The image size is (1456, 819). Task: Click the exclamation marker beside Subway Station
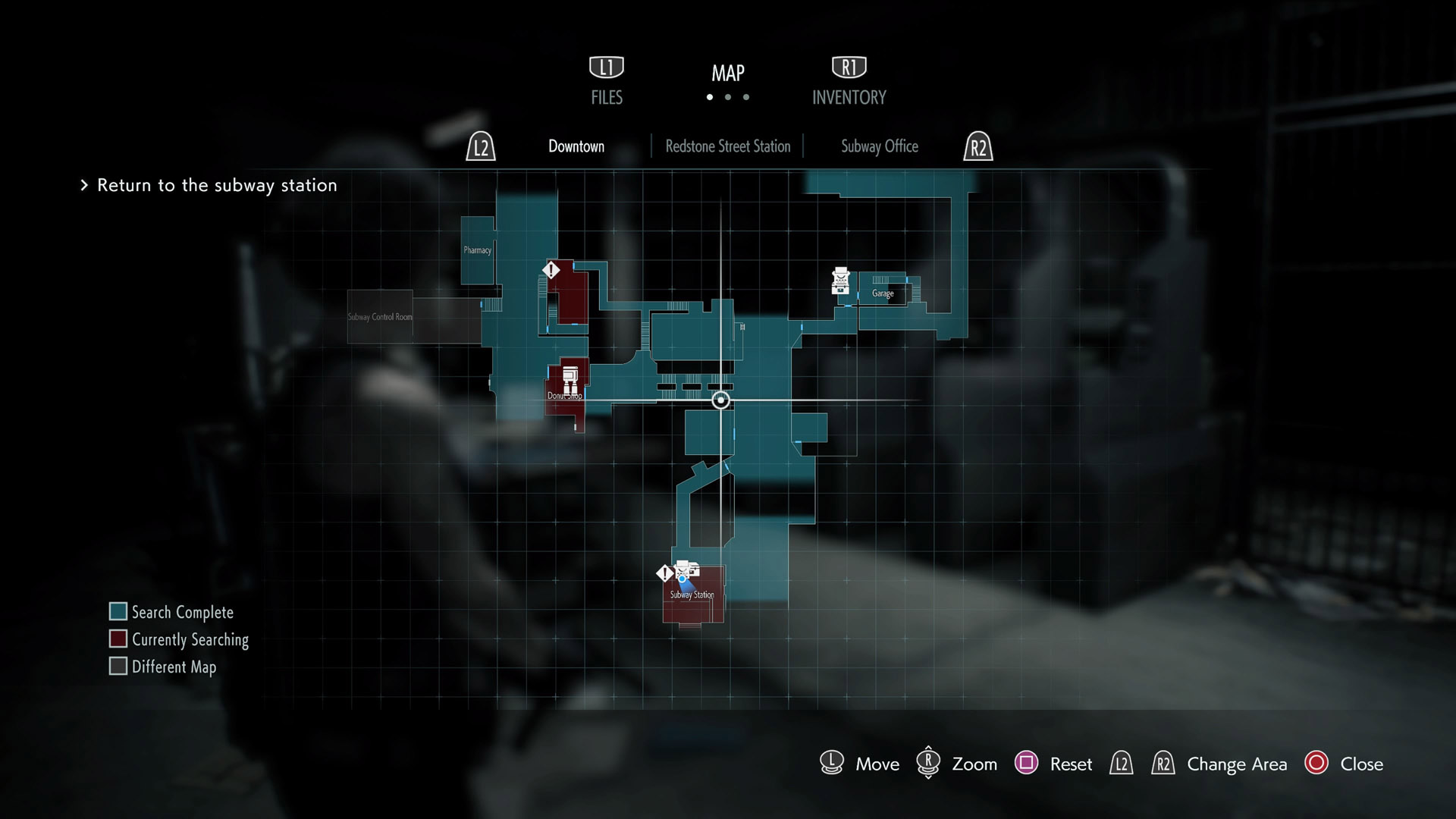(x=665, y=573)
